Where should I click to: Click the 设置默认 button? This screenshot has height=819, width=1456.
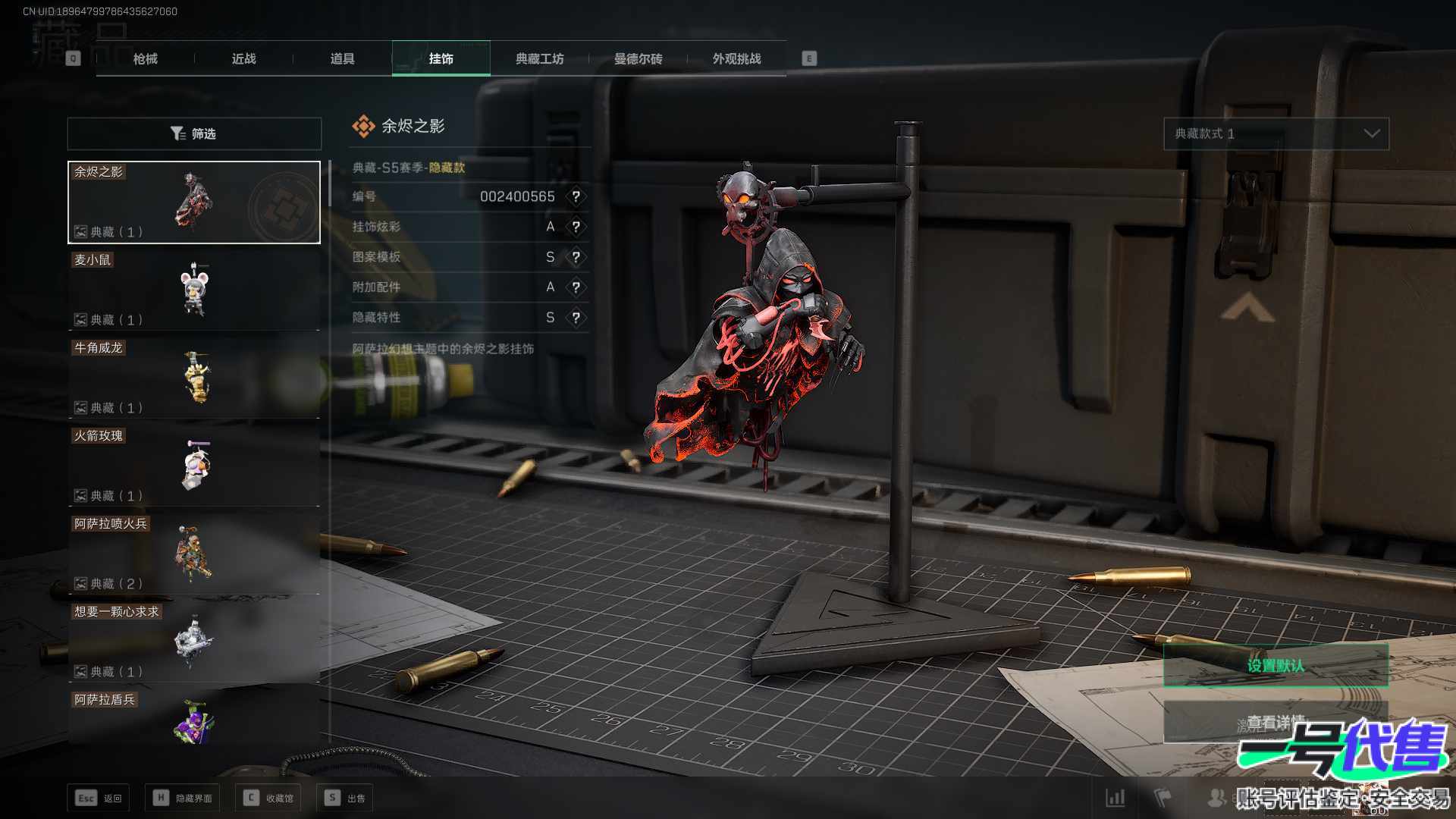click(1276, 666)
